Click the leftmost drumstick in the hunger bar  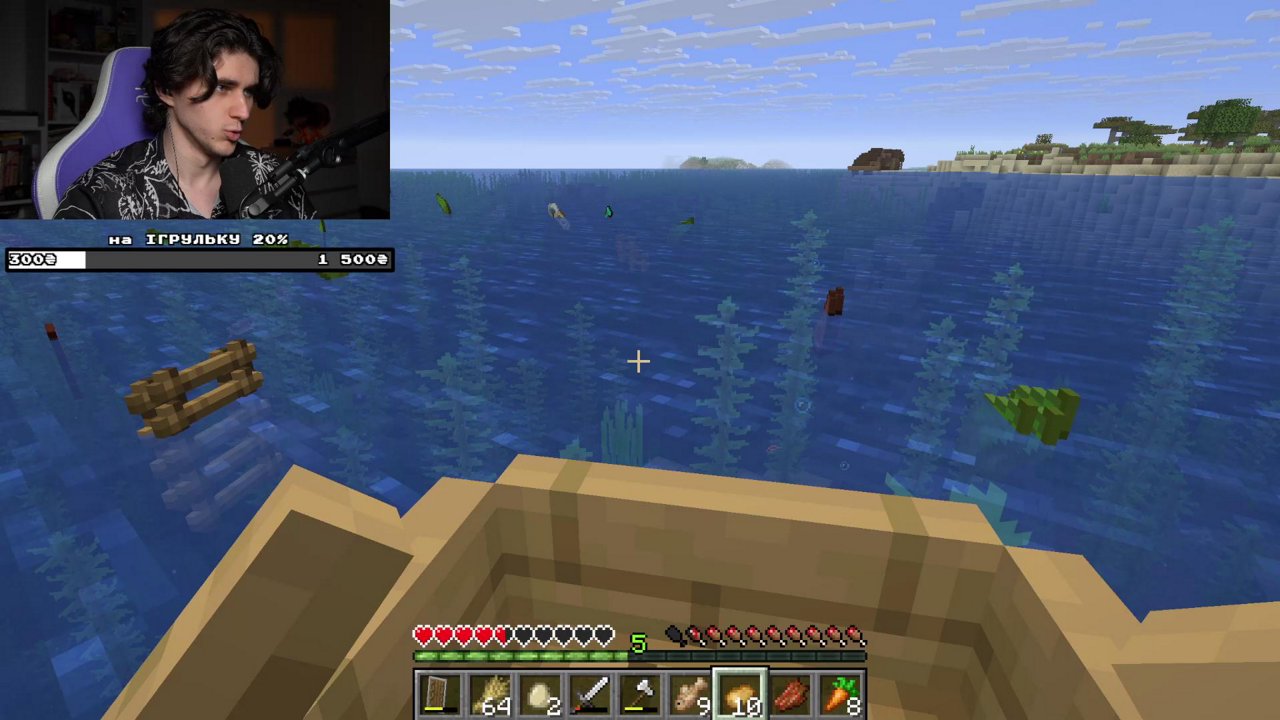coord(673,632)
